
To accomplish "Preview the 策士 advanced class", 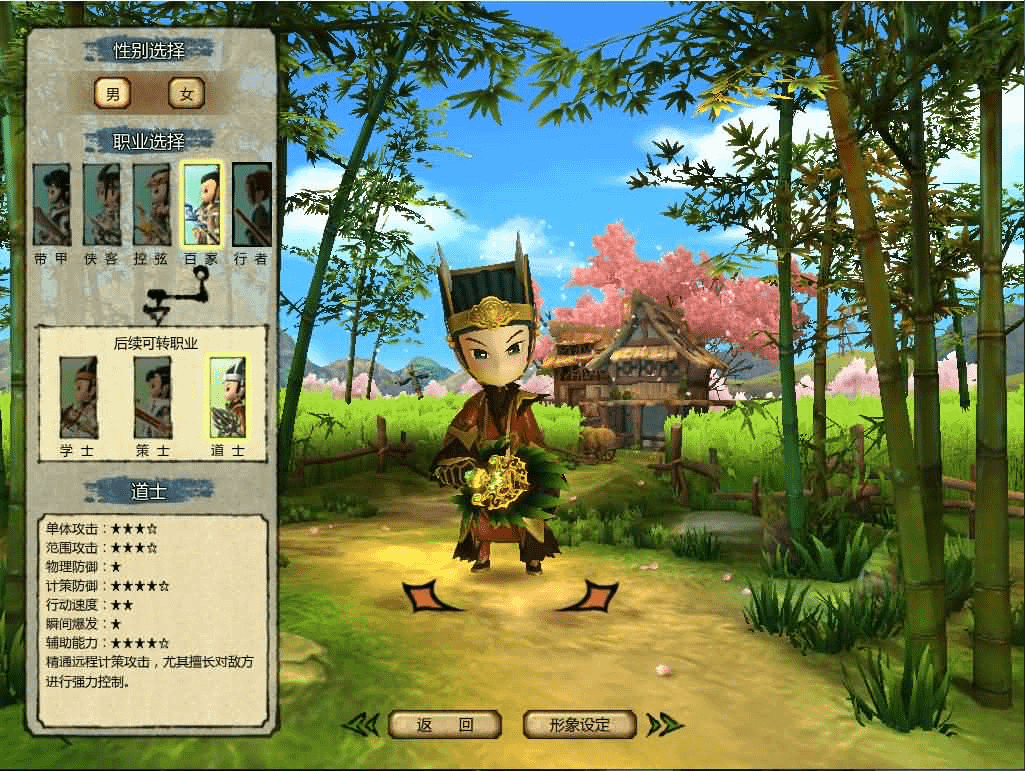I will [152, 398].
